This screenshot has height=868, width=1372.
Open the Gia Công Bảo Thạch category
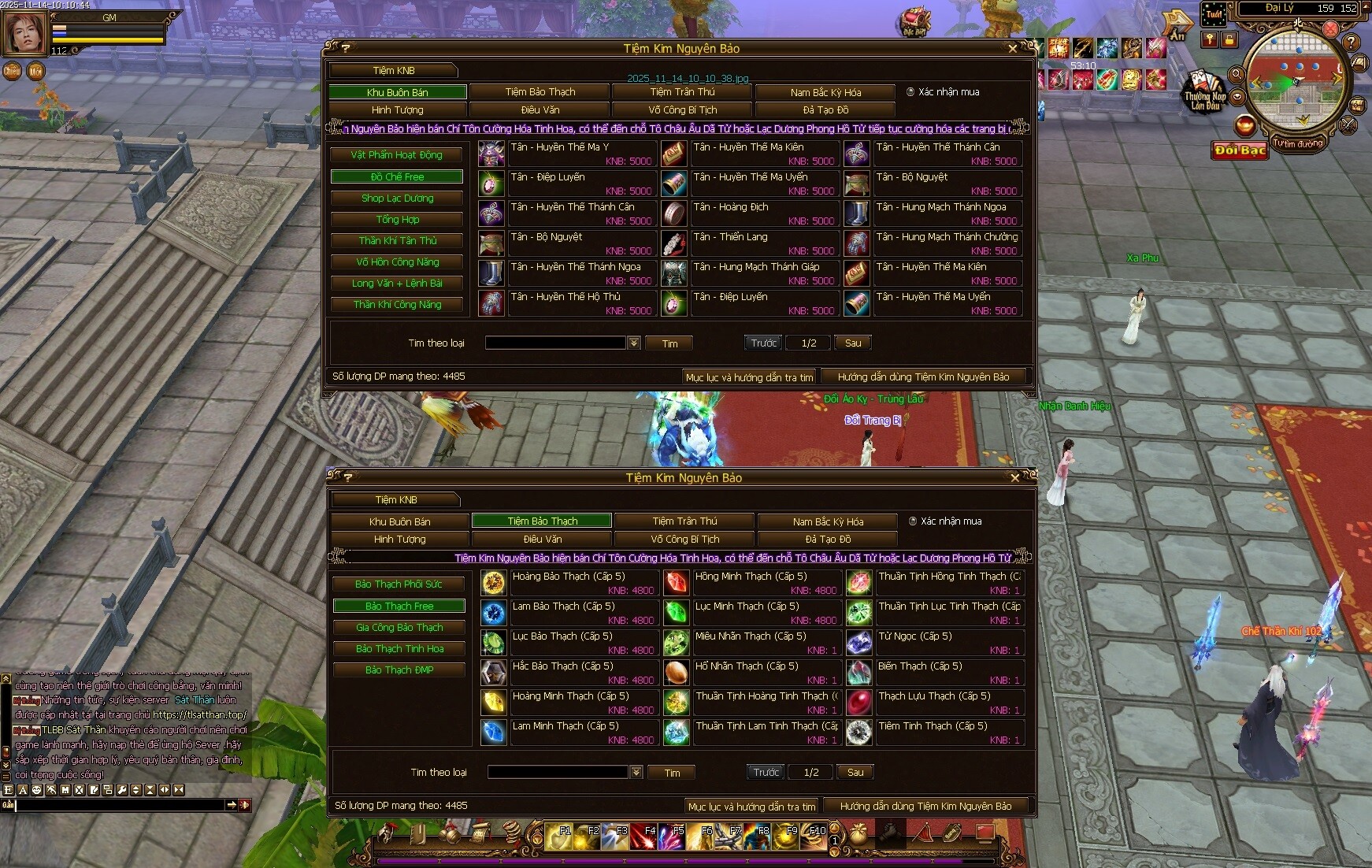399,628
